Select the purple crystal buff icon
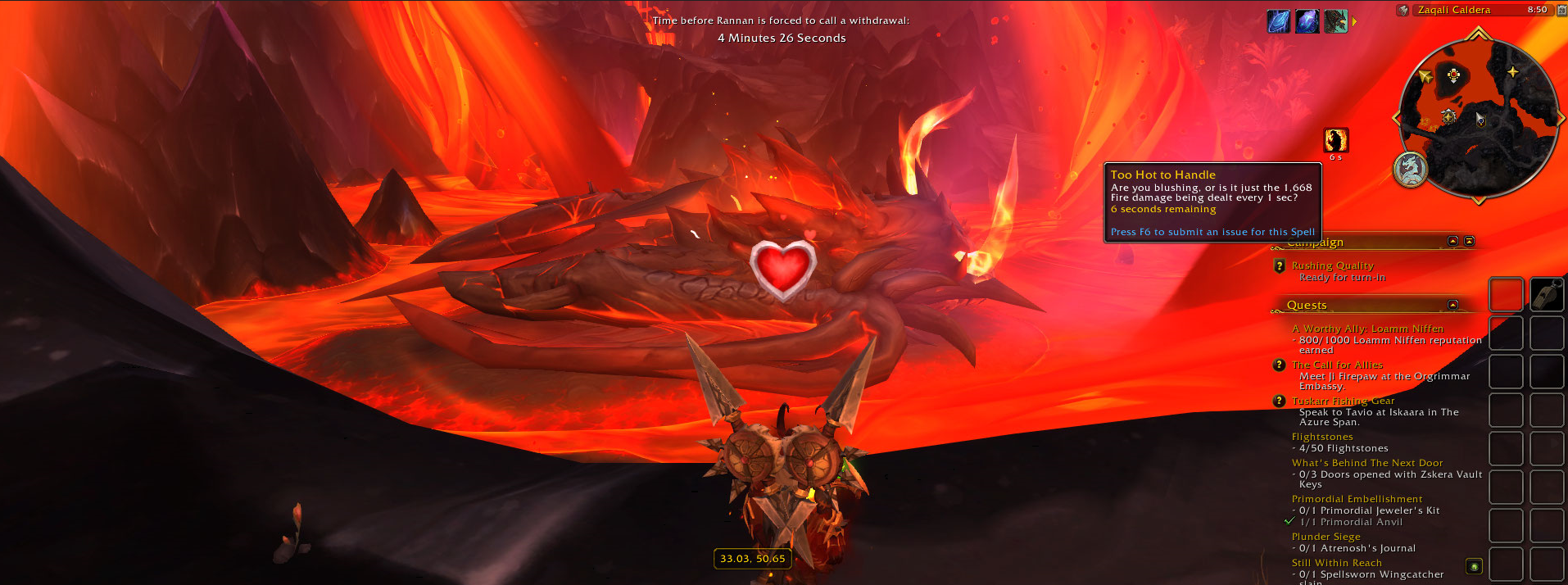The width and height of the screenshot is (1568, 585). point(1307,22)
